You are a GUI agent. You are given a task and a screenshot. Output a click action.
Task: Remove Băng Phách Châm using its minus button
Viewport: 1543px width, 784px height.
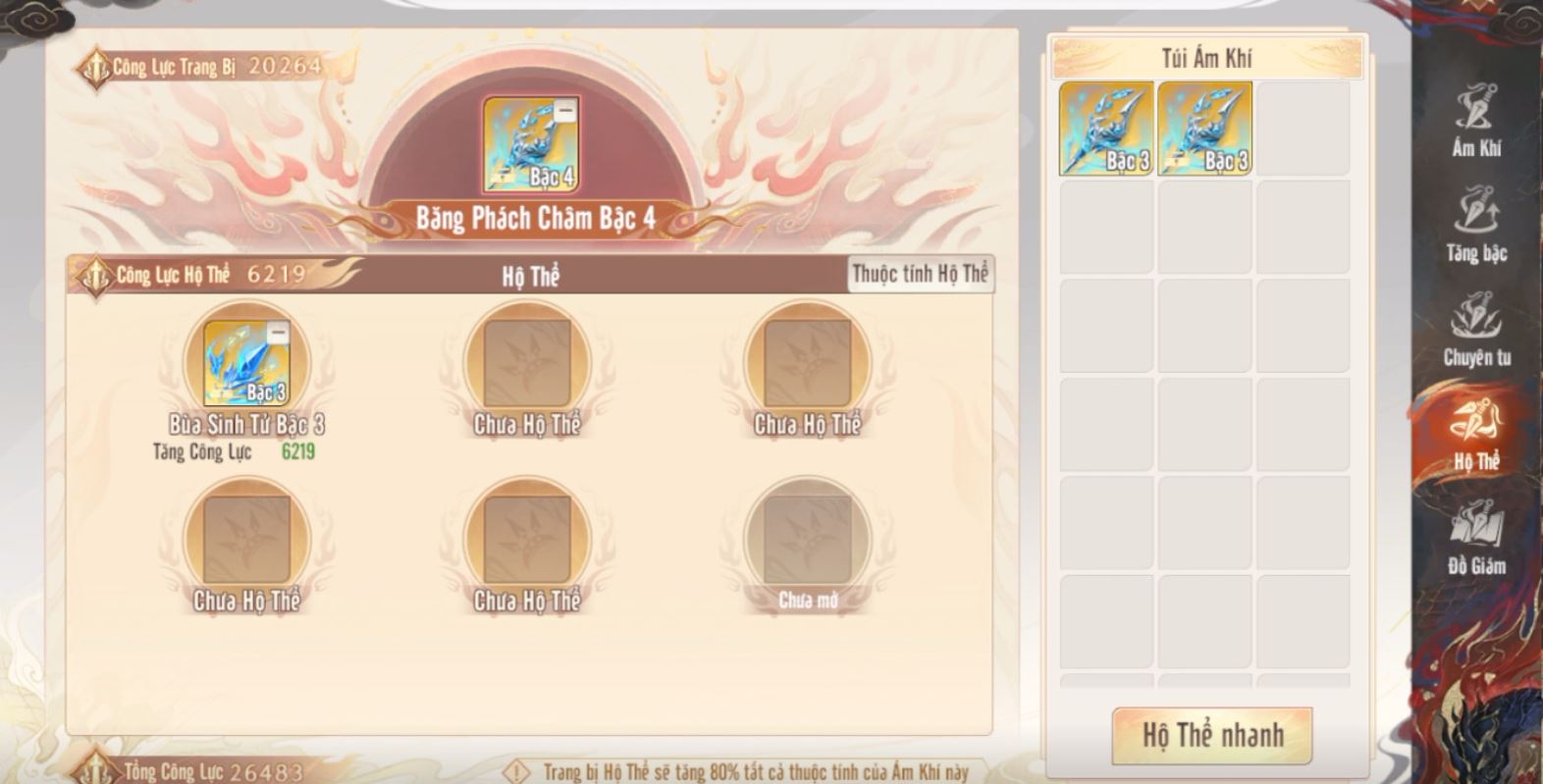pos(564,112)
